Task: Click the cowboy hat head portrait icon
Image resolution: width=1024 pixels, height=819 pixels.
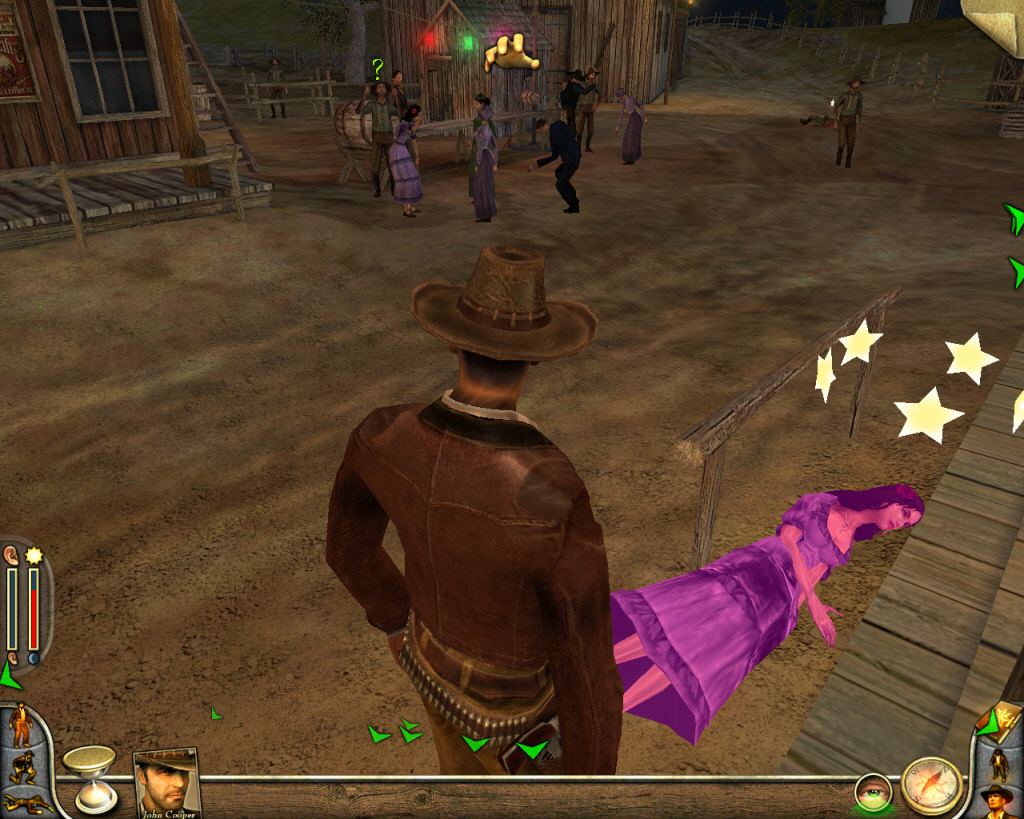Action: click(x=997, y=800)
